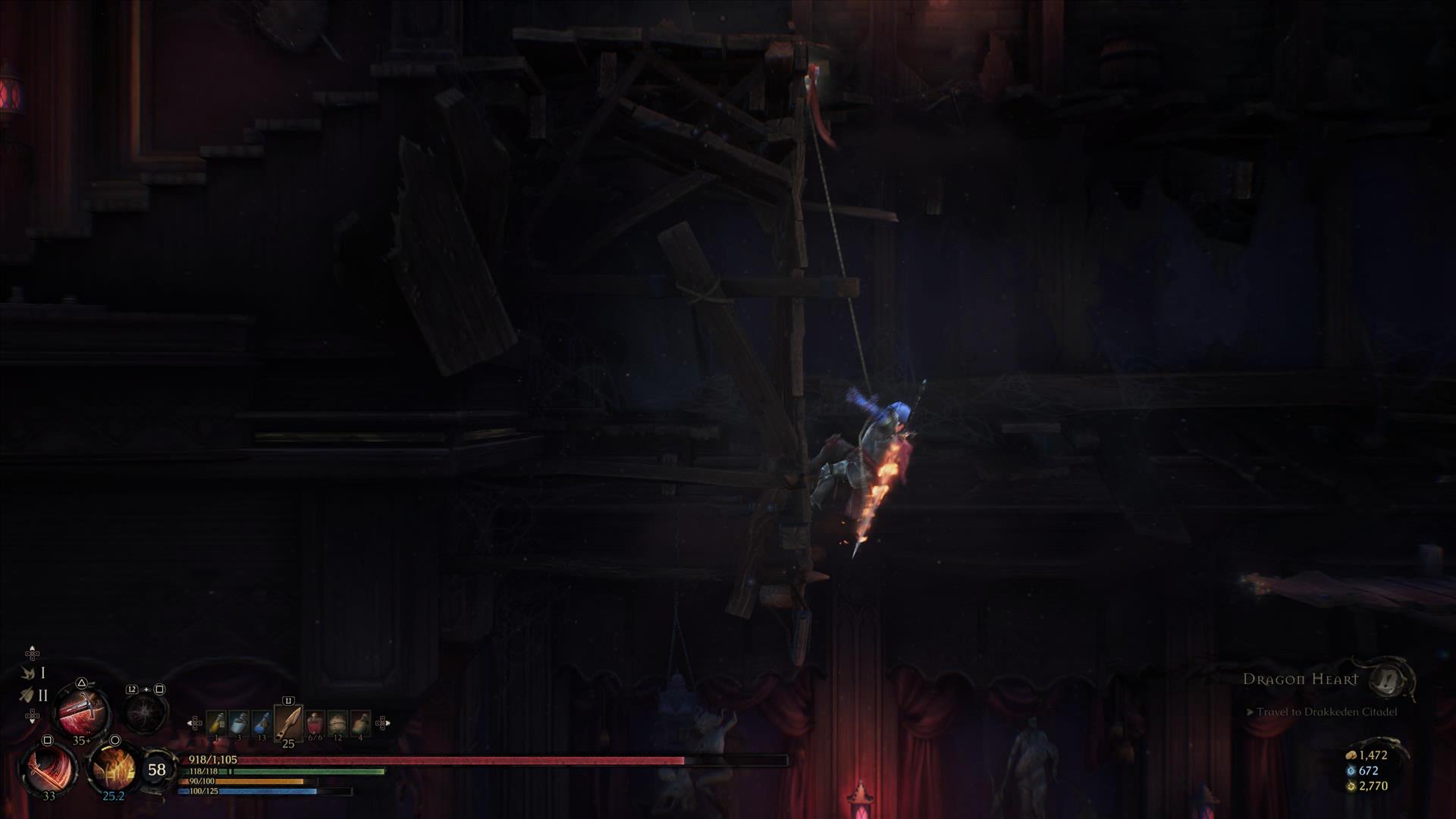The width and height of the screenshot is (1456, 819).
Task: Switch to weapon loadout I
Action: 33,673
